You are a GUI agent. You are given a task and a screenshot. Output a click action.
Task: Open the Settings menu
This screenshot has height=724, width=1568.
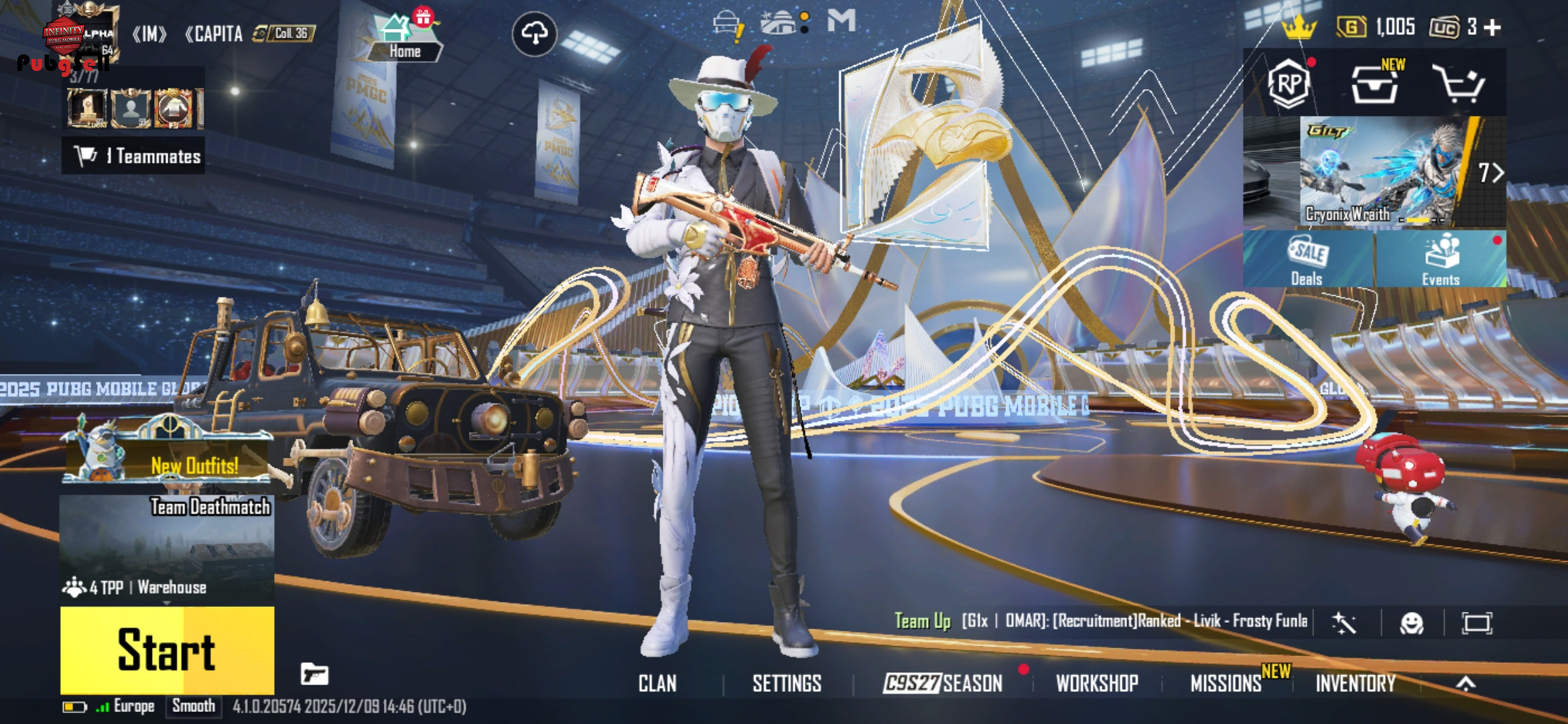787,683
